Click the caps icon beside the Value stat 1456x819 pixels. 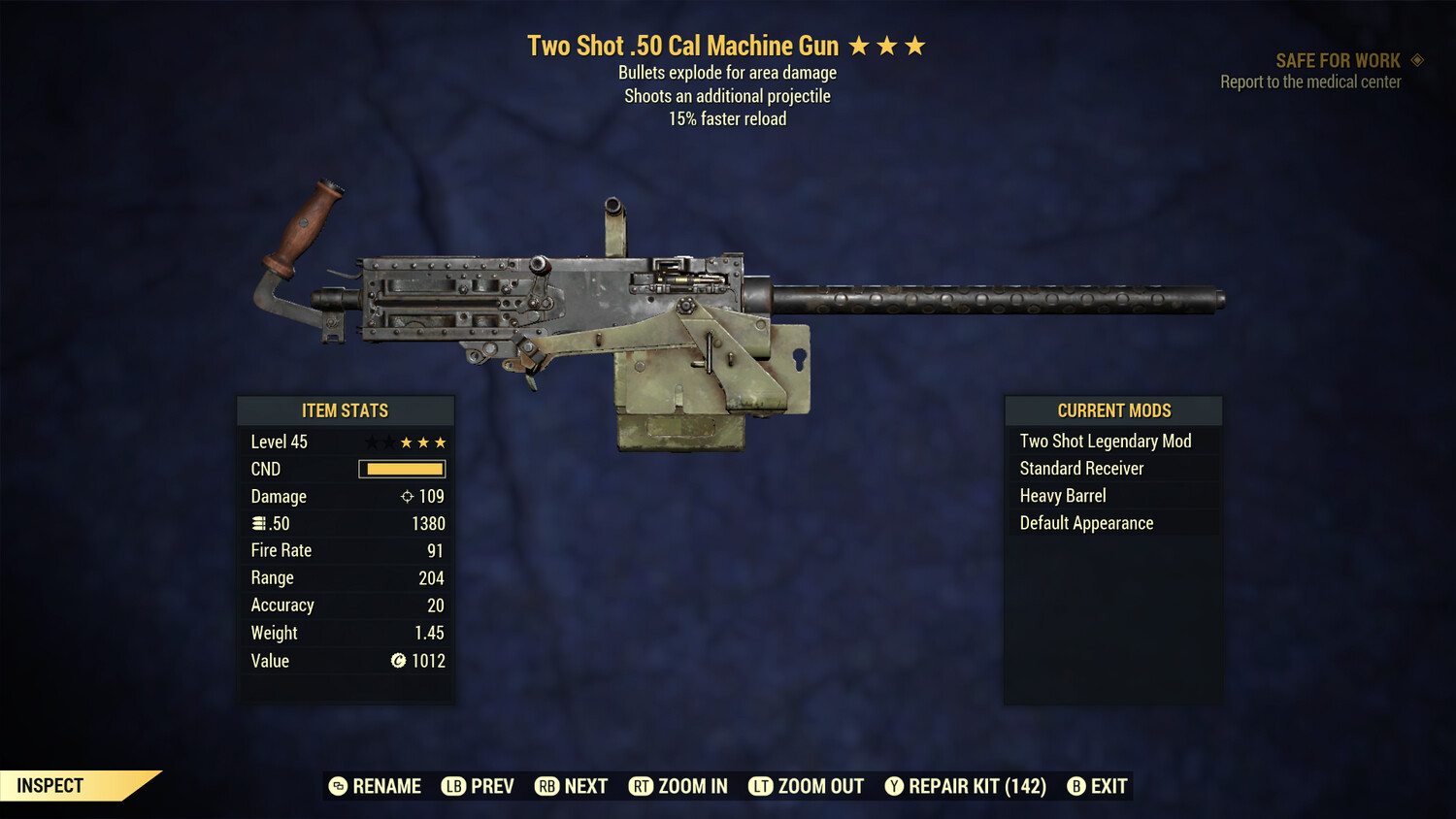click(397, 661)
